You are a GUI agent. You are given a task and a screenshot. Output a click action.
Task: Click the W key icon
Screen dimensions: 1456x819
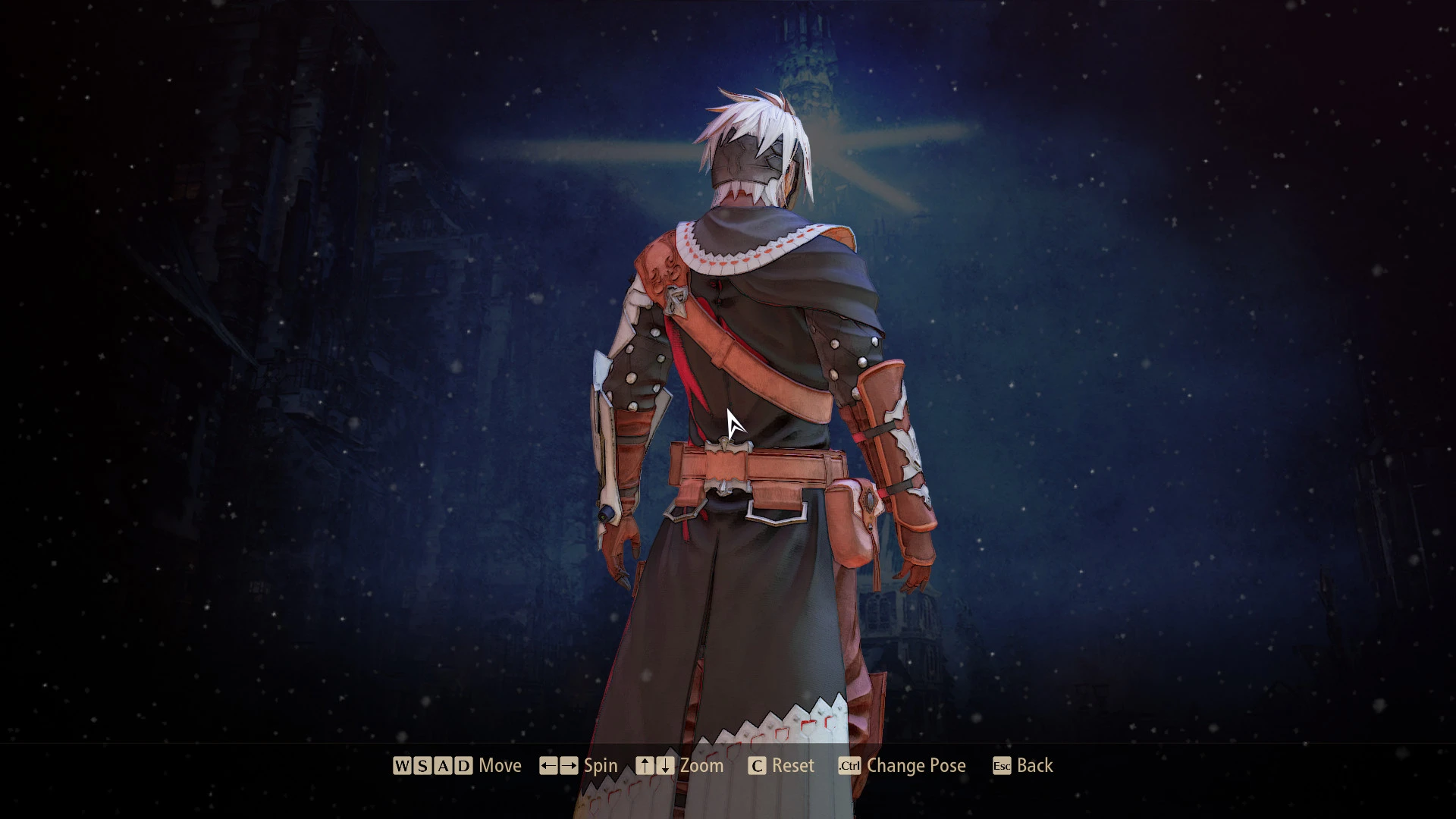tap(400, 765)
